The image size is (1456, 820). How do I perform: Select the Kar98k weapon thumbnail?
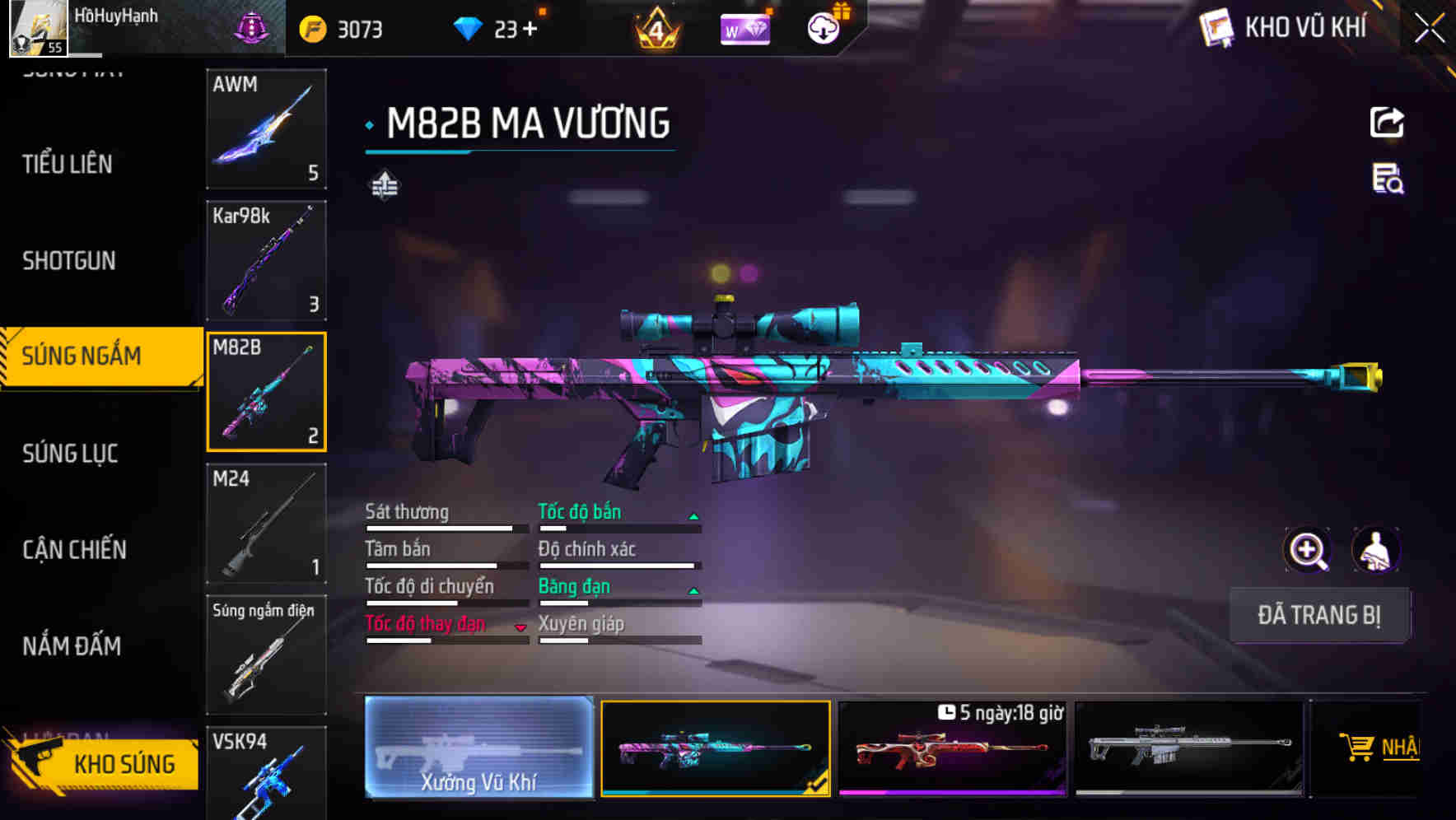[x=265, y=259]
